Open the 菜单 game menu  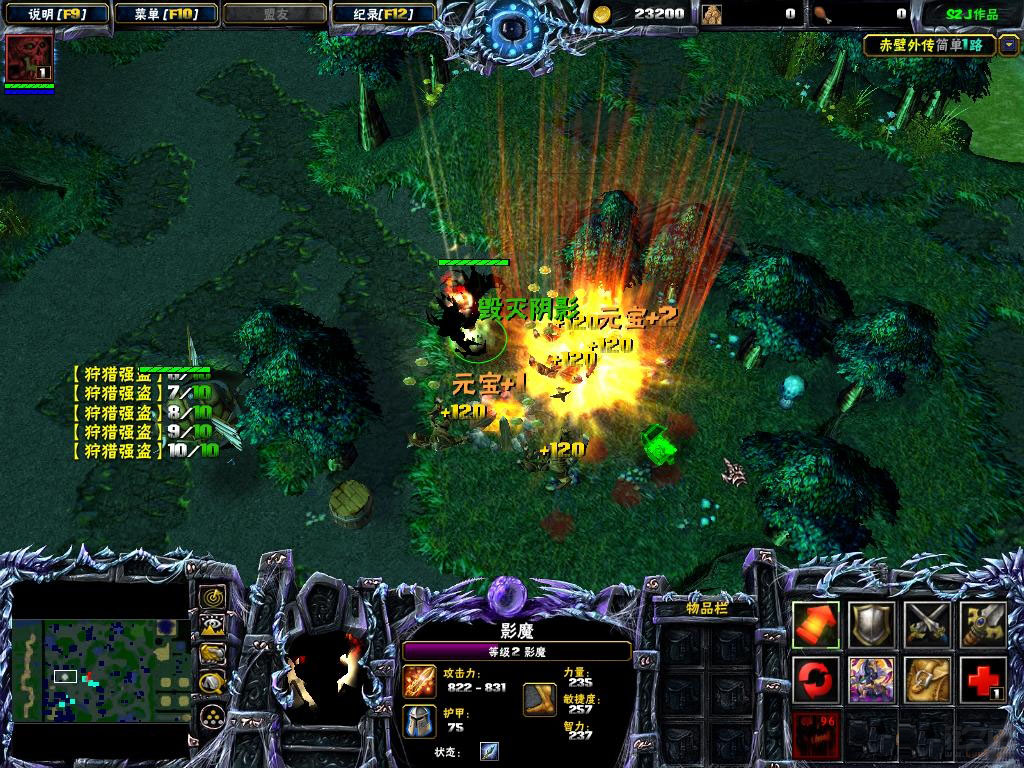coord(165,14)
